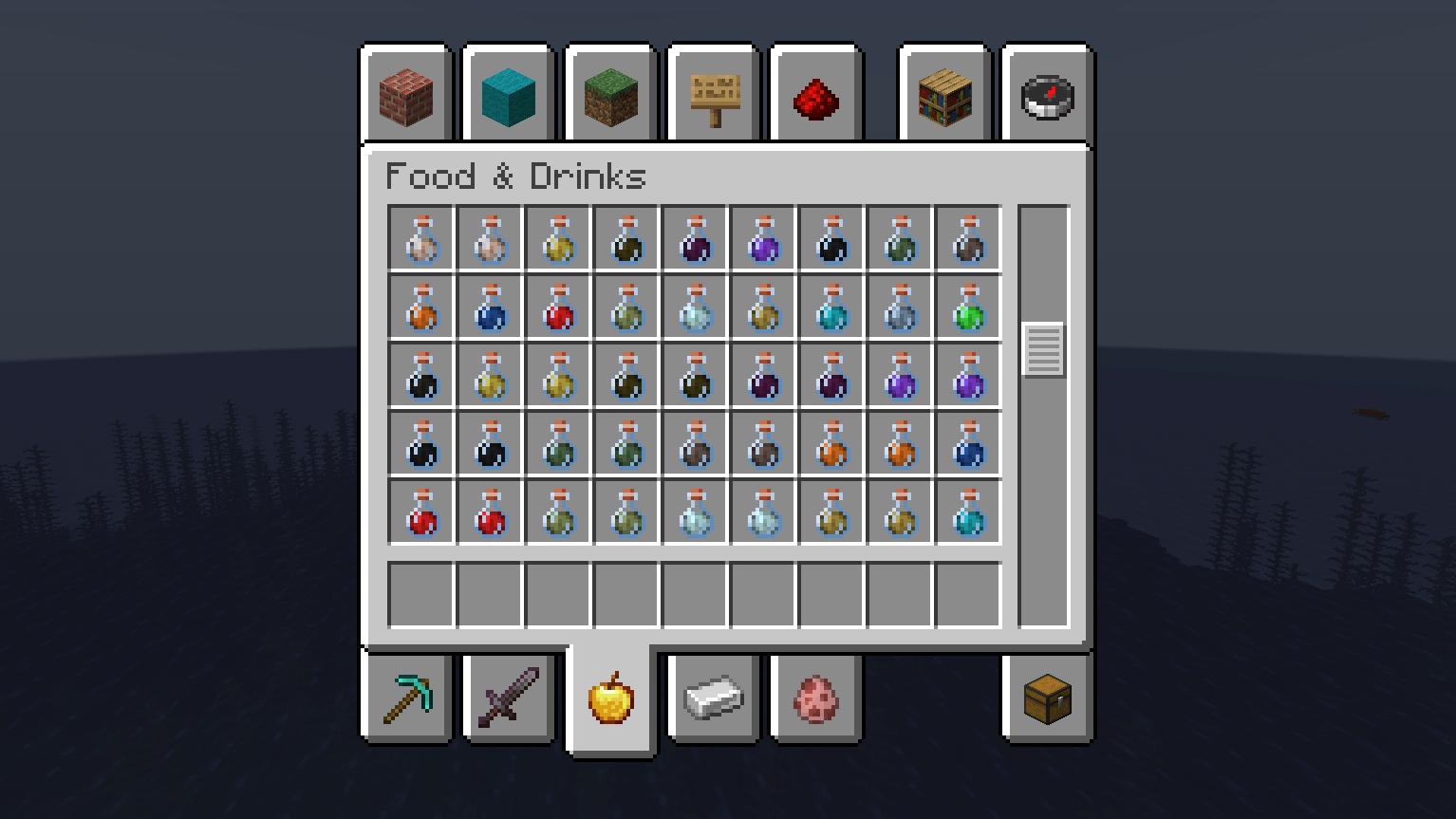
Task: Click the compass operator utilities icon
Action: [x=1047, y=94]
